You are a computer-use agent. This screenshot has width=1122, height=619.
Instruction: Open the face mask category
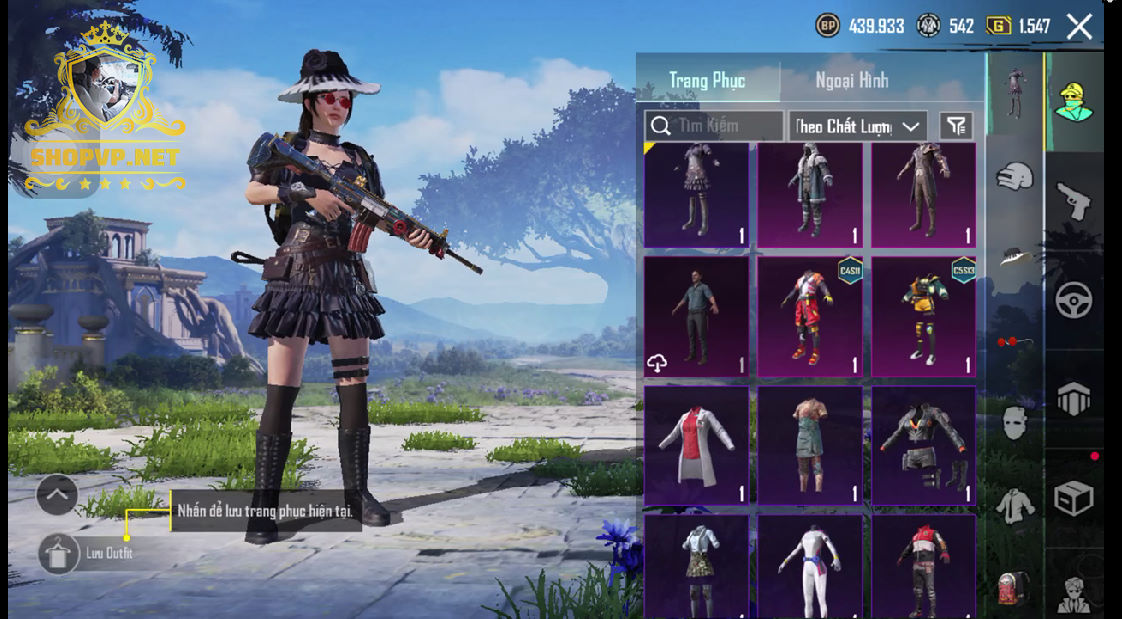(1014, 423)
